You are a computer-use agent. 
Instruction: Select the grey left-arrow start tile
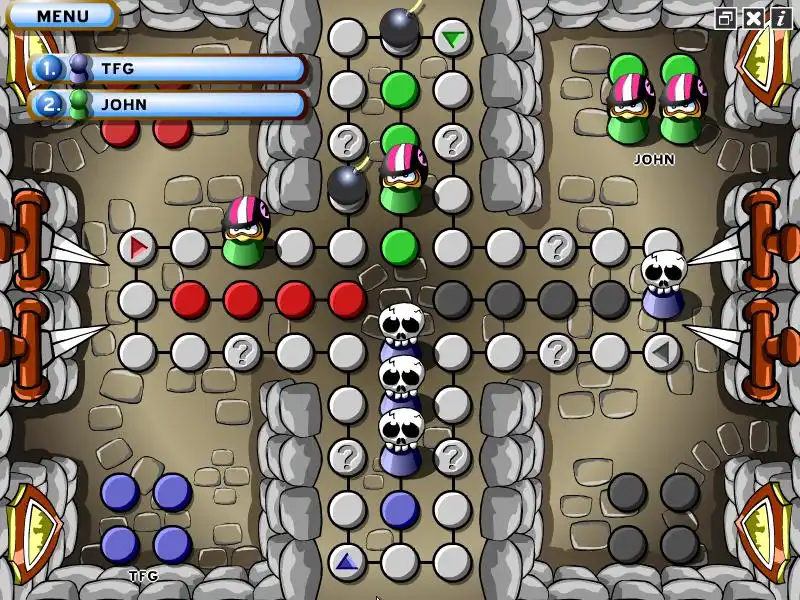click(661, 352)
